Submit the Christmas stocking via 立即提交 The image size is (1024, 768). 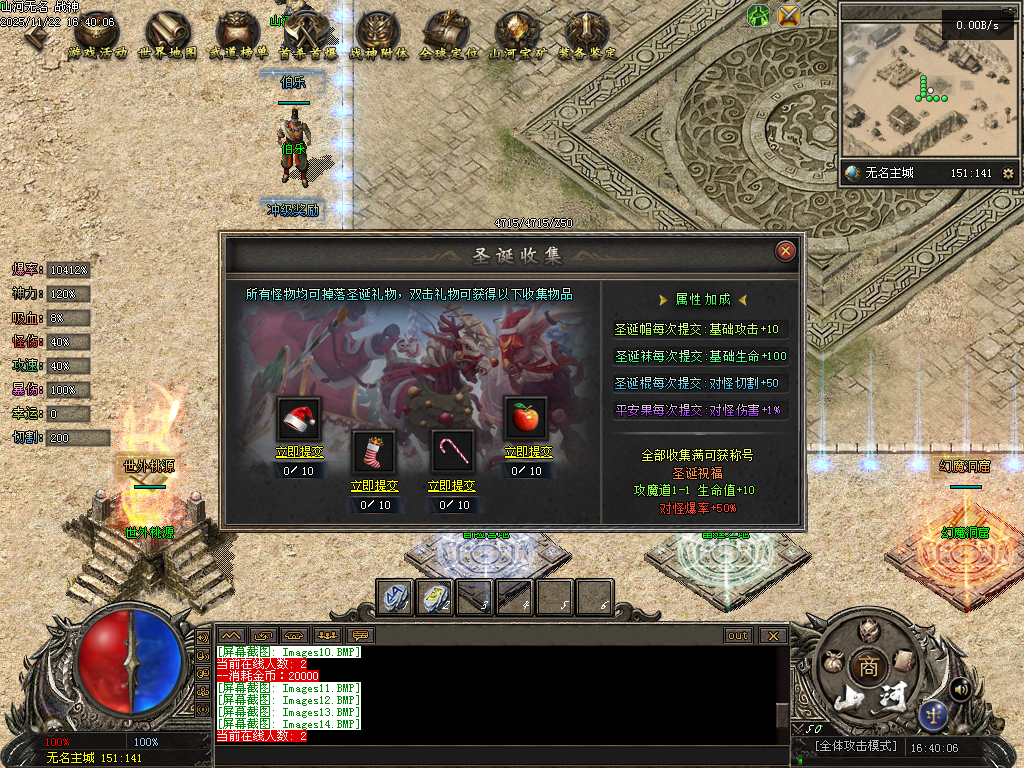click(x=375, y=486)
